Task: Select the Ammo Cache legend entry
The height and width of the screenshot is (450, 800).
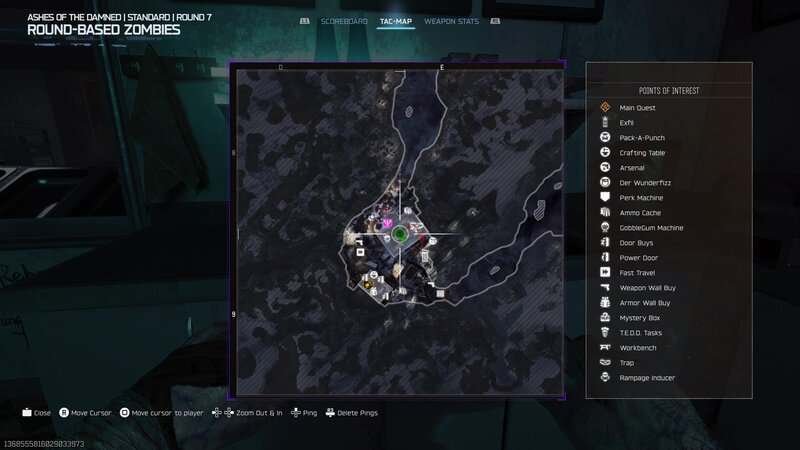Action: pyautogui.click(x=640, y=213)
